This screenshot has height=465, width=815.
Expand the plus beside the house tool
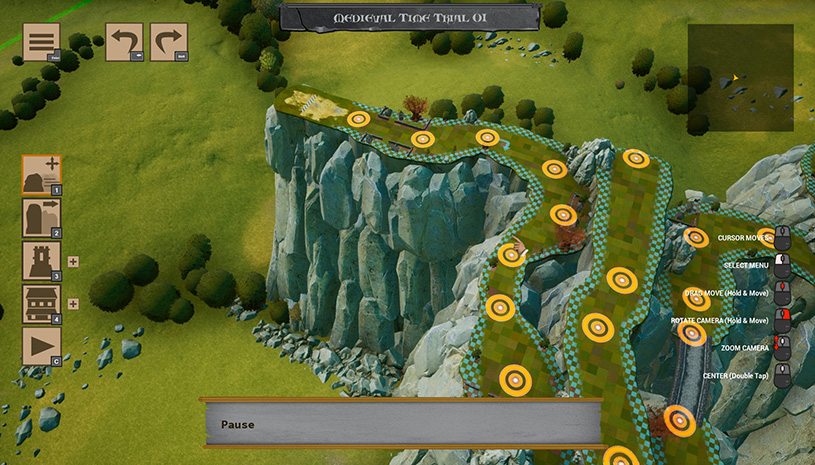73,304
